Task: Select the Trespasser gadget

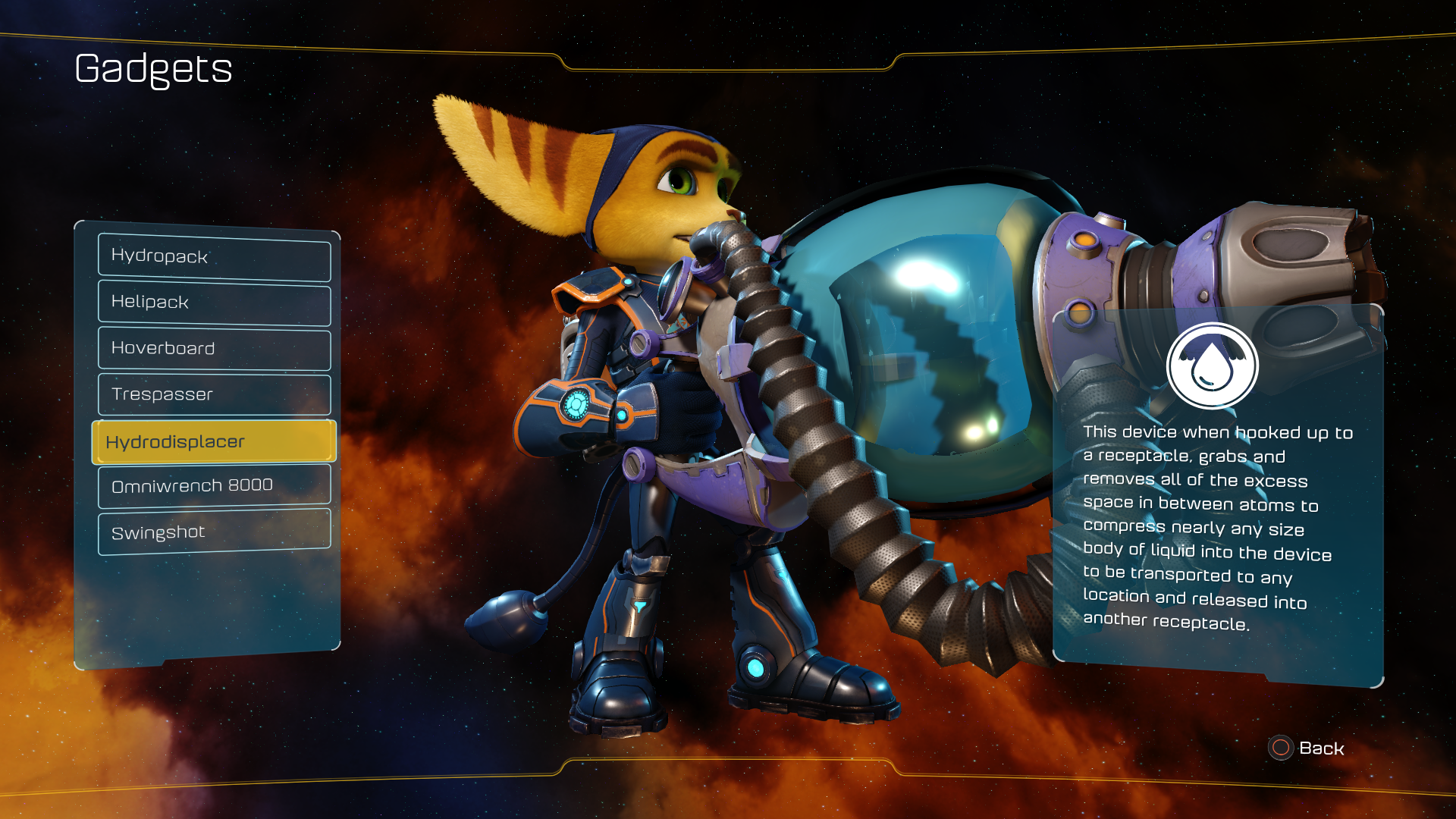Action: [214, 394]
